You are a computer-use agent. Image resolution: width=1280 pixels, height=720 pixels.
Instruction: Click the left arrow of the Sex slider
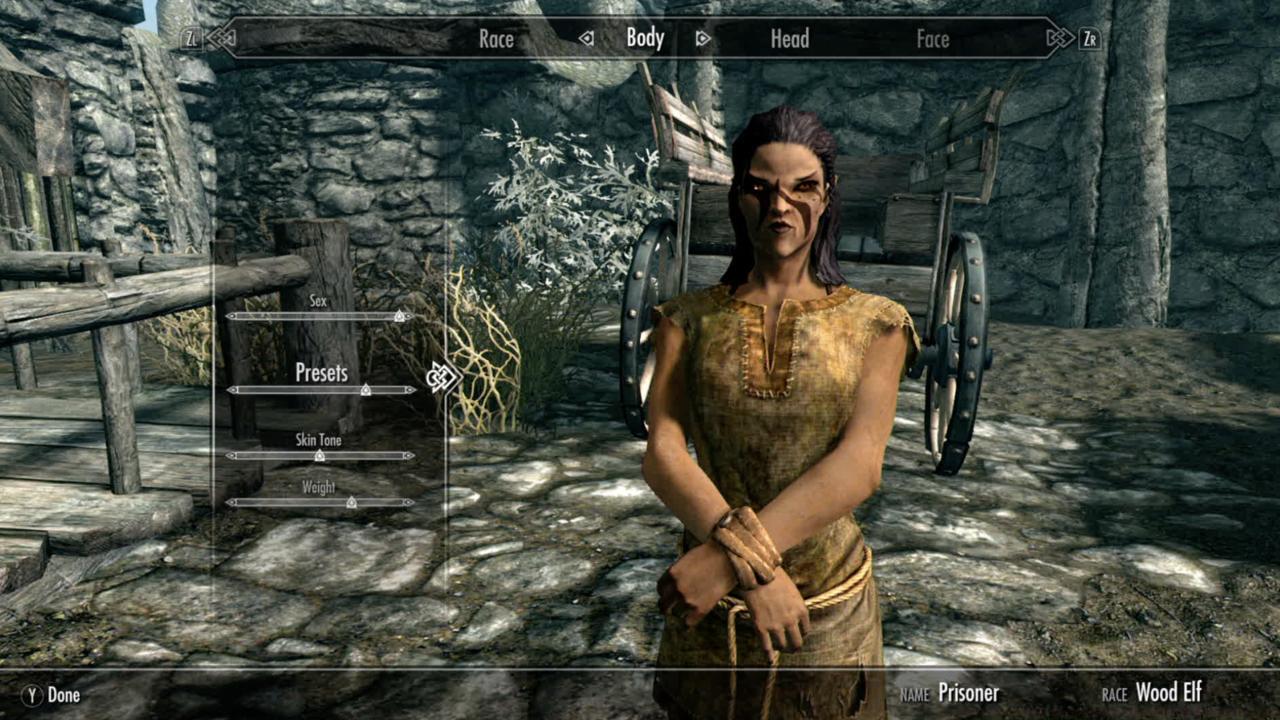pos(231,315)
